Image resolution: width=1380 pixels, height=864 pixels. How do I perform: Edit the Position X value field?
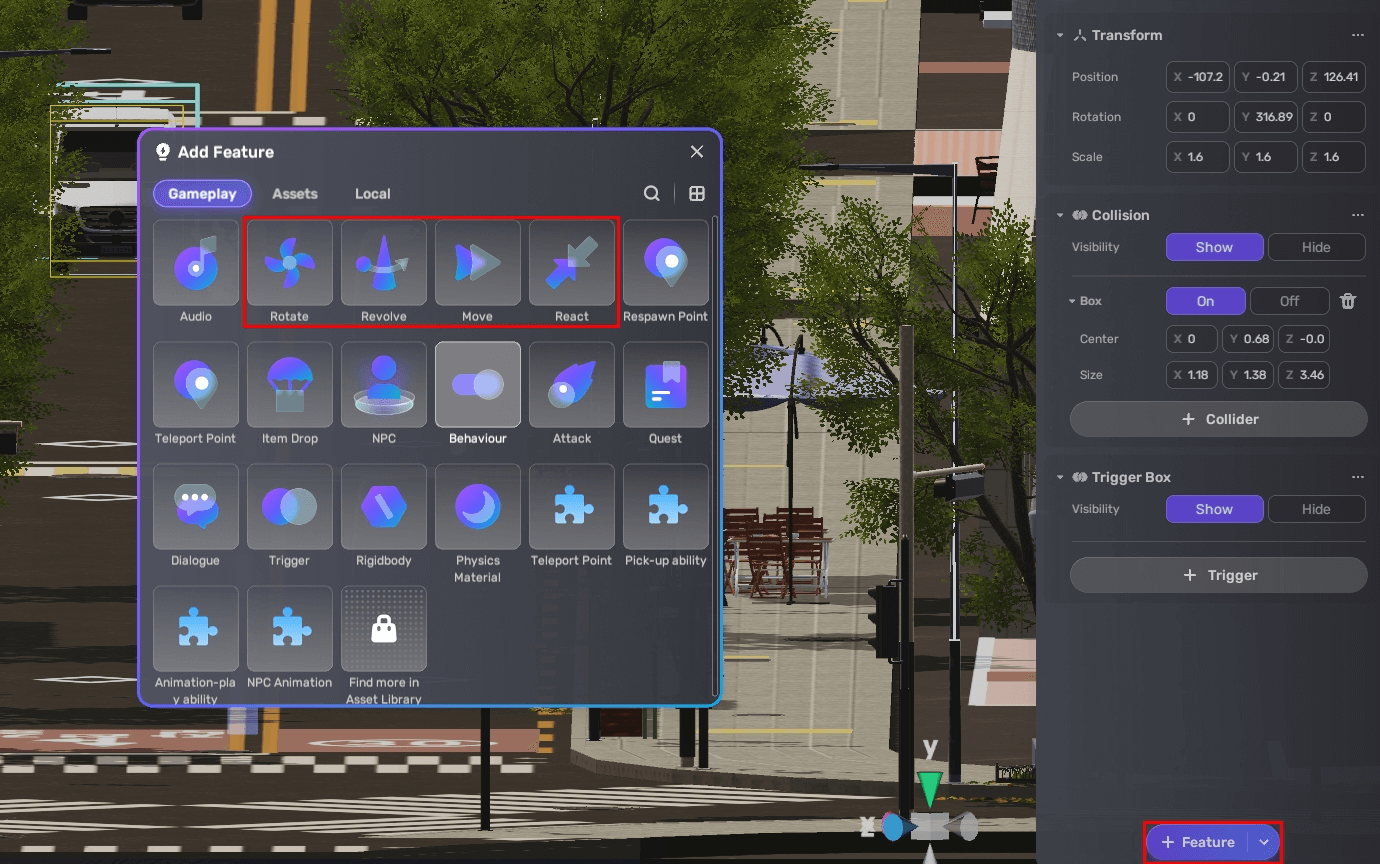tap(1197, 76)
